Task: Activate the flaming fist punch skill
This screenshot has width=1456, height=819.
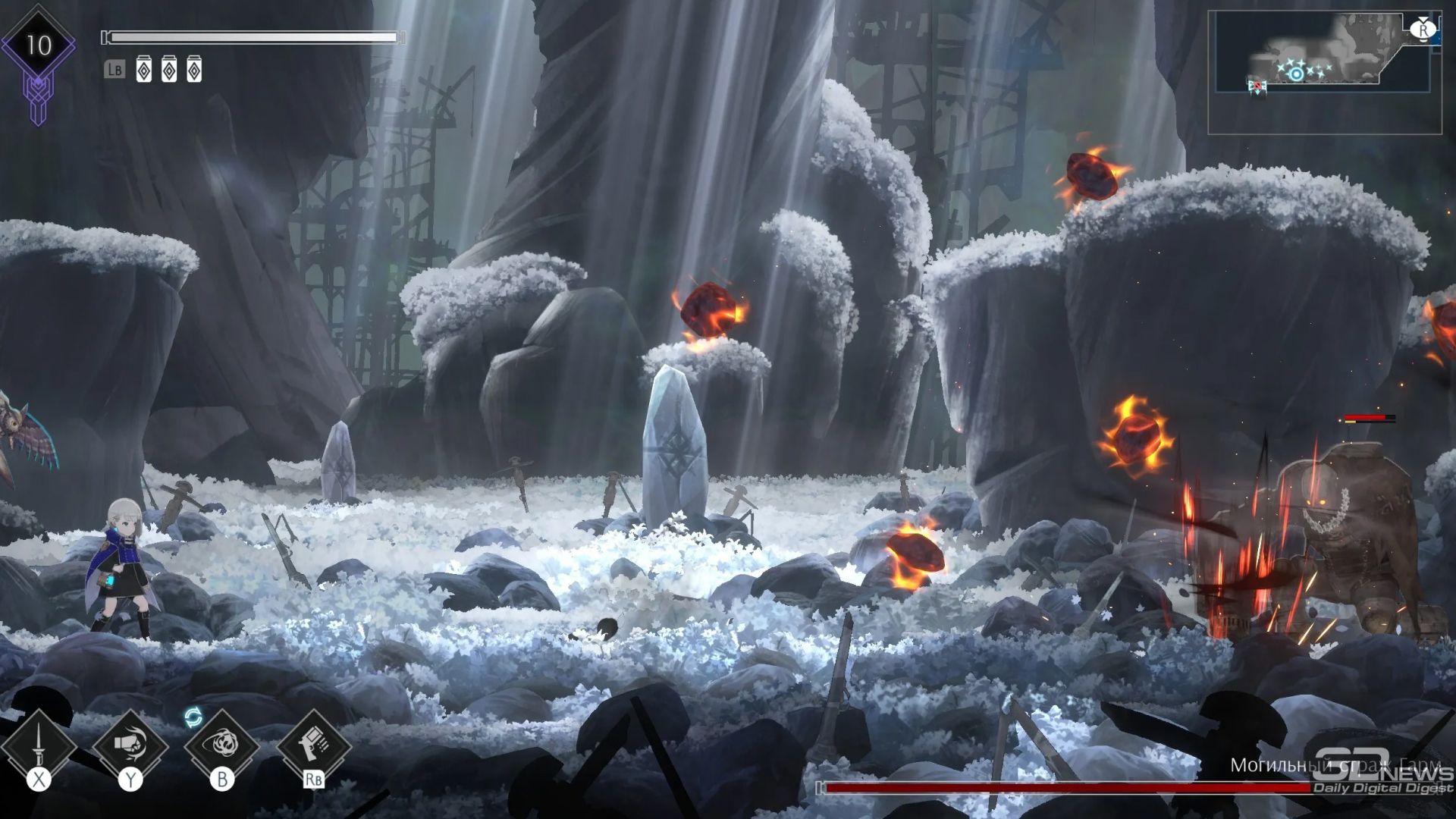Action: pos(130,745)
